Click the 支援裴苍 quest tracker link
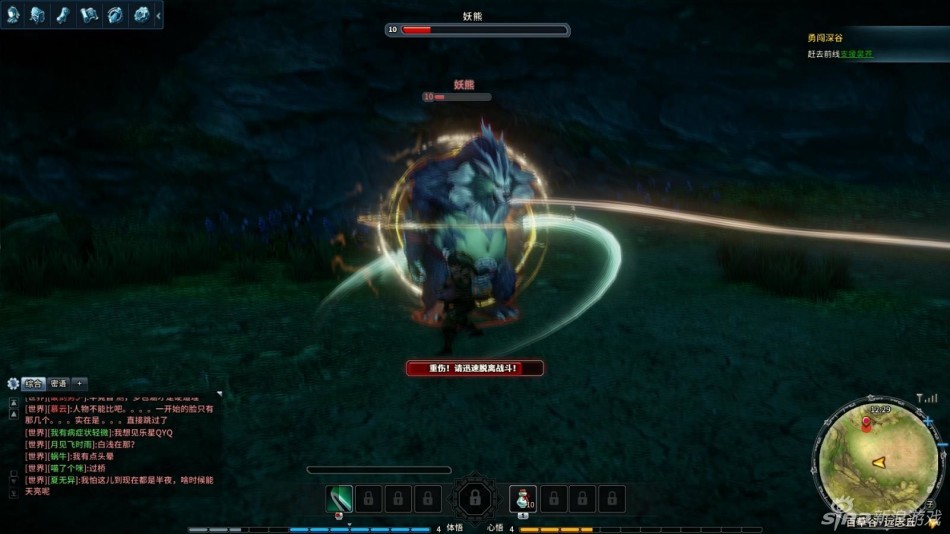950x534 pixels. (856, 54)
